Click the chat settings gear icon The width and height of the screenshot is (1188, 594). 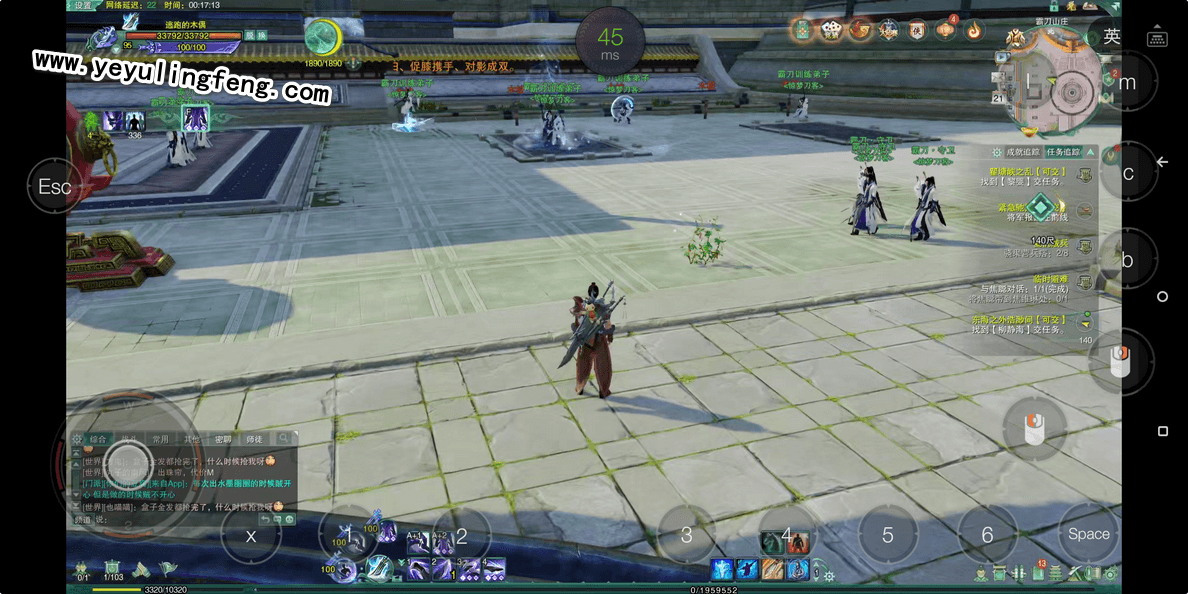pos(76,439)
